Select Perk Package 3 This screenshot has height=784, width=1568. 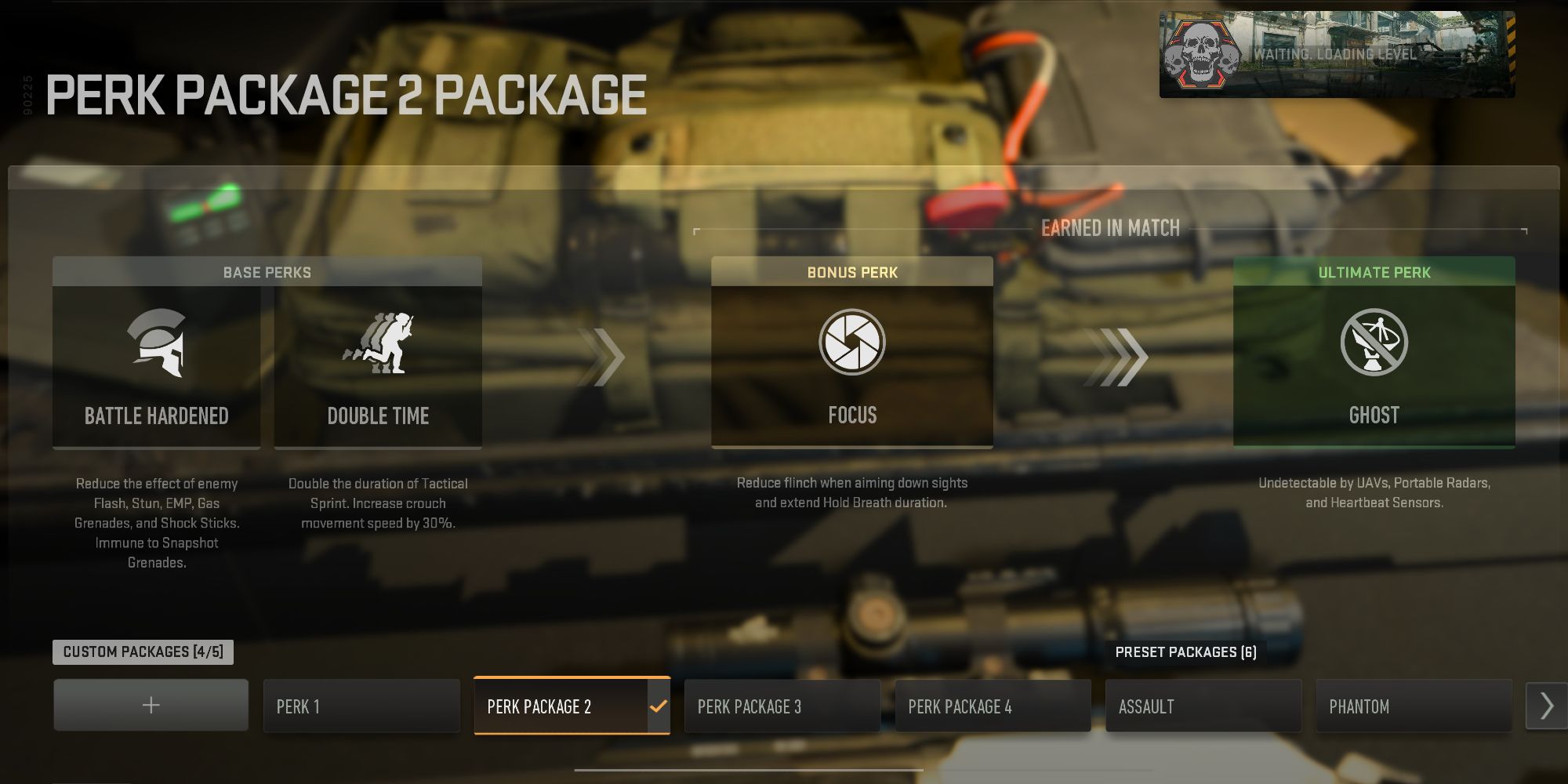tap(782, 706)
